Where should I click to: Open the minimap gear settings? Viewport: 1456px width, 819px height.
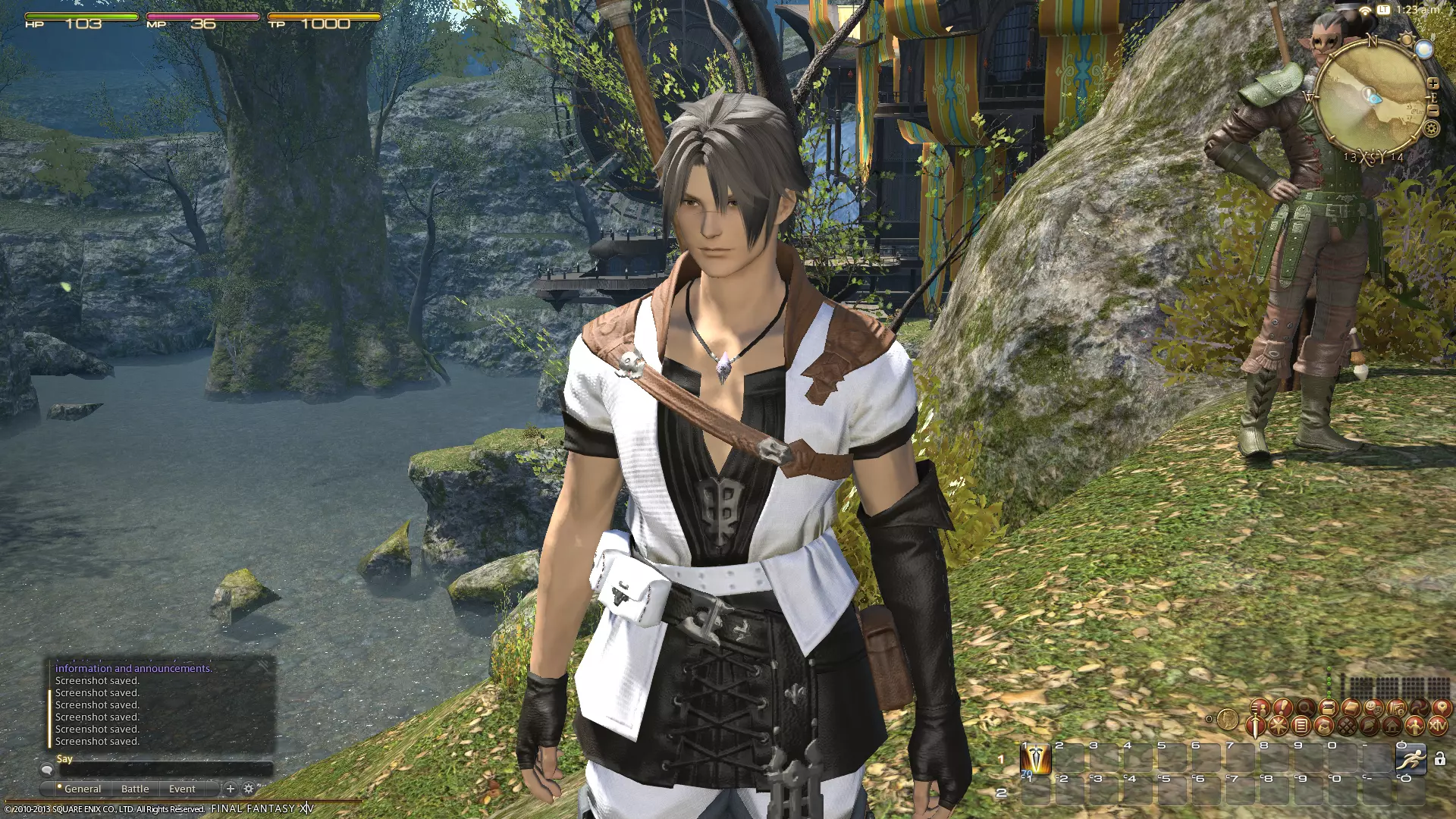pos(1431,129)
